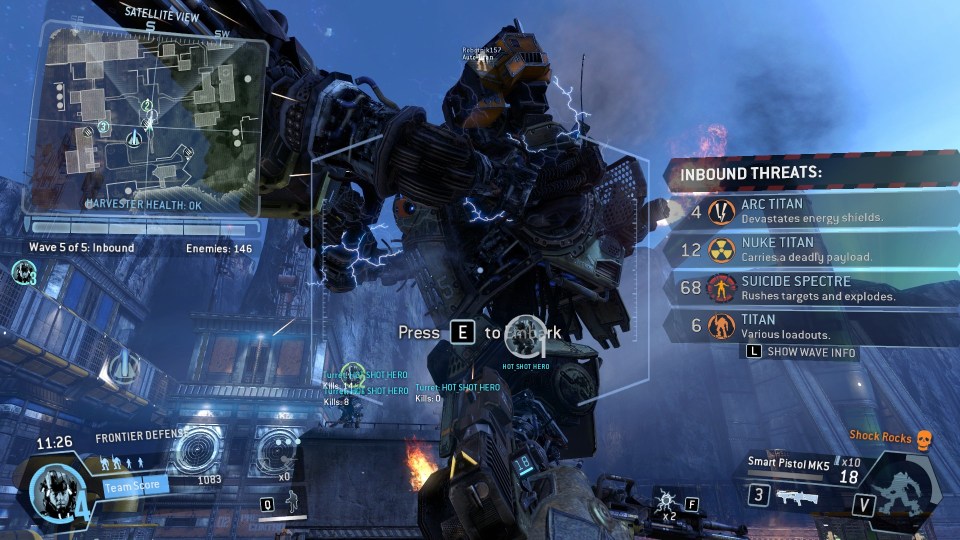Click the Shock Rocks skull icon

(925, 436)
